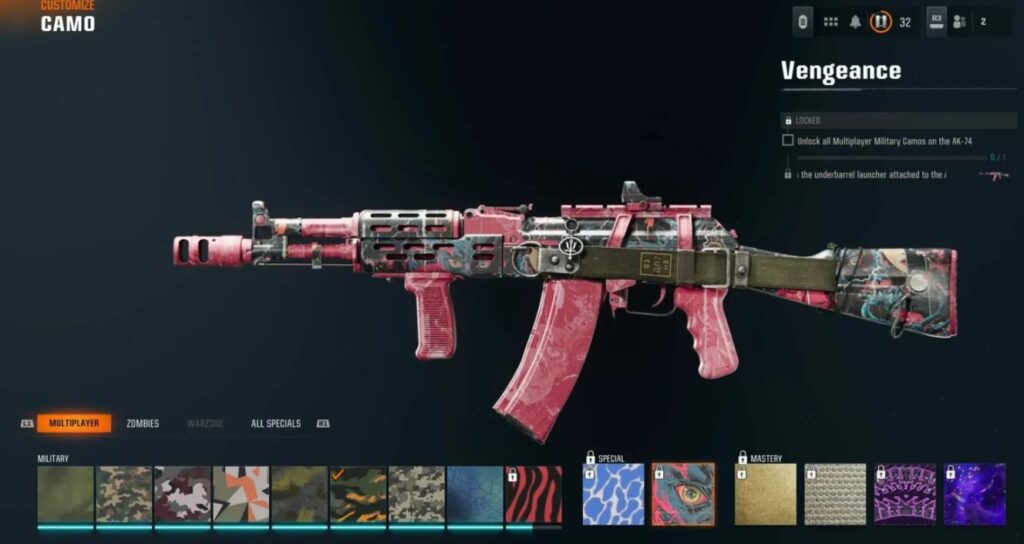Show the All Specials tab
The height and width of the screenshot is (544, 1024).
tap(276, 423)
